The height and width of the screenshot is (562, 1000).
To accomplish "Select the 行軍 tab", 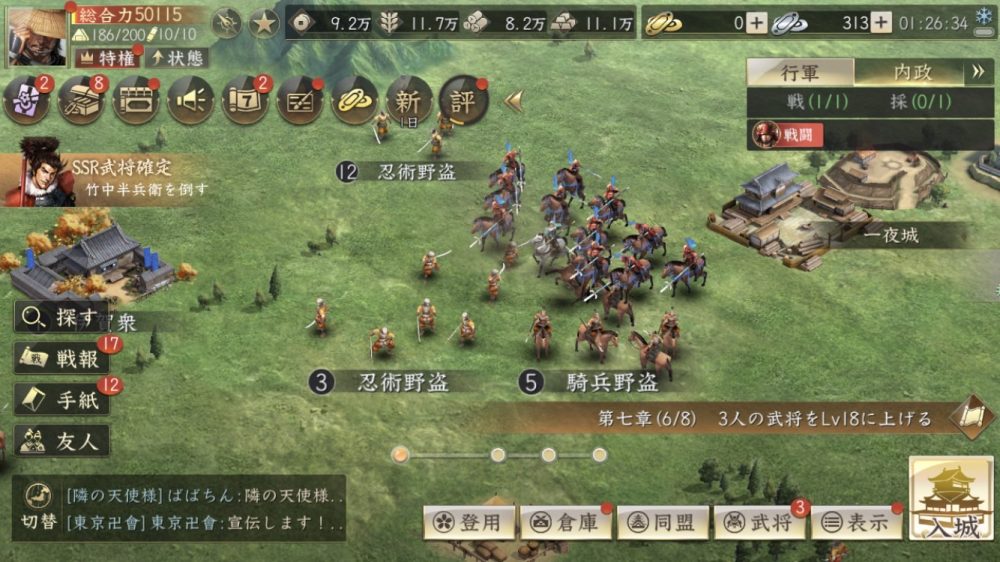I will click(800, 72).
